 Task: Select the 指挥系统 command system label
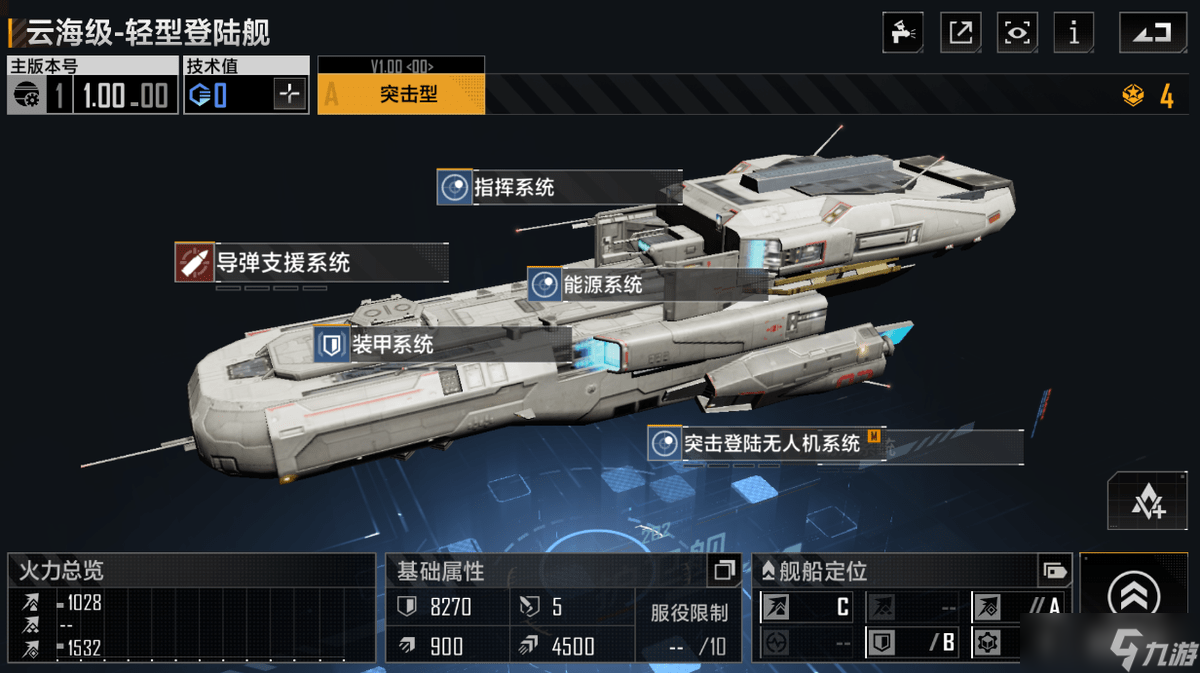click(513, 187)
